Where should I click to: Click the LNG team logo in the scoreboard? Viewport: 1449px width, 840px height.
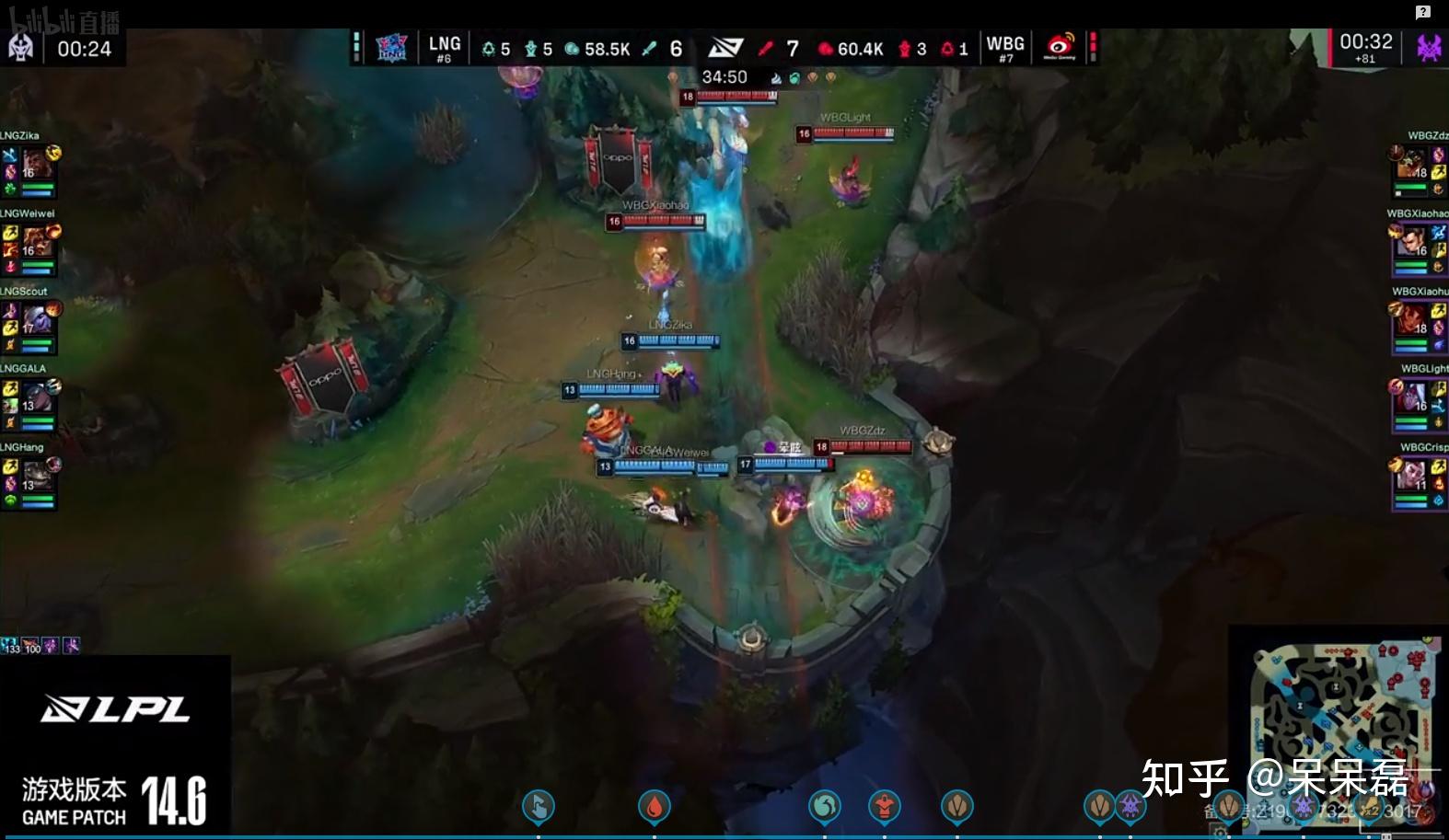(393, 46)
